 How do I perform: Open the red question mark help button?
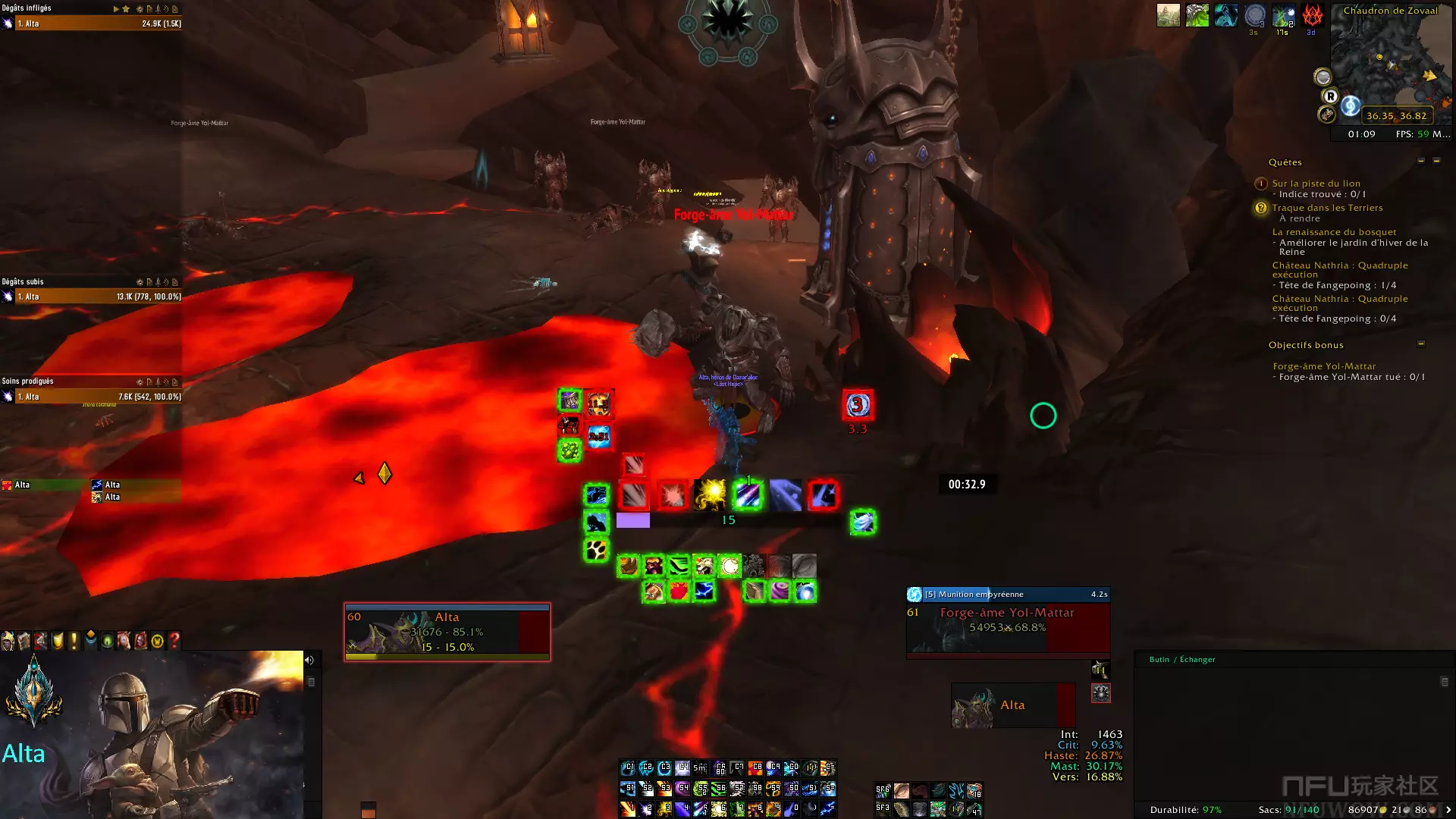(174, 642)
